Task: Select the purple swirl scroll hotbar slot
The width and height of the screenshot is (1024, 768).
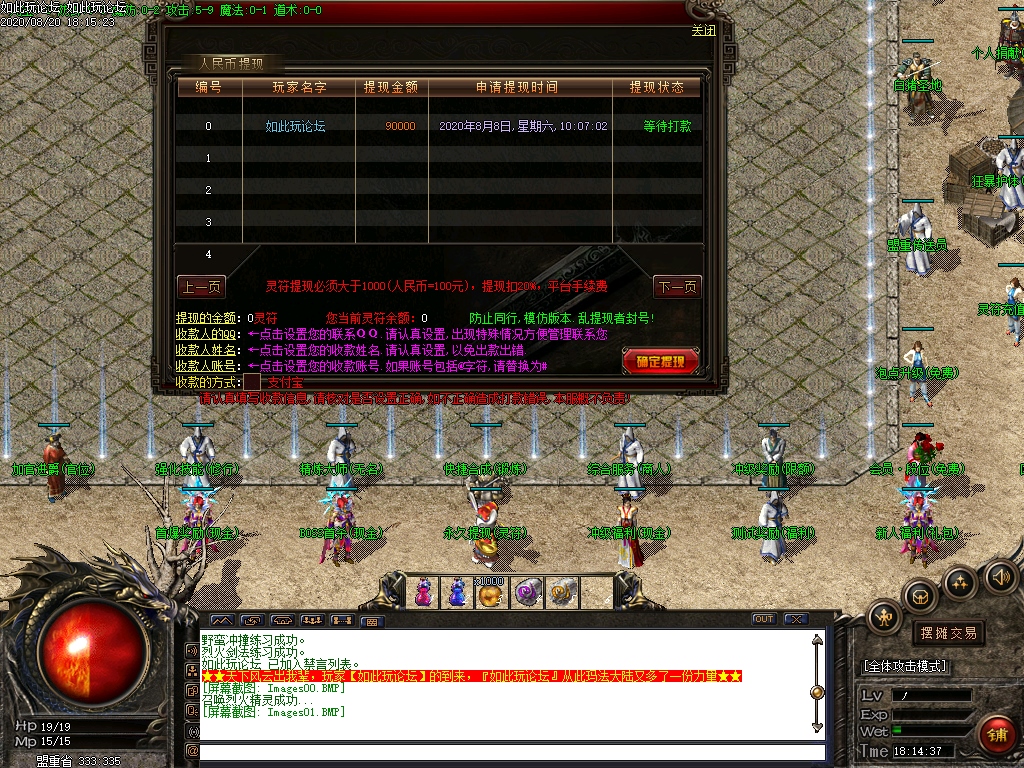Action: (527, 592)
